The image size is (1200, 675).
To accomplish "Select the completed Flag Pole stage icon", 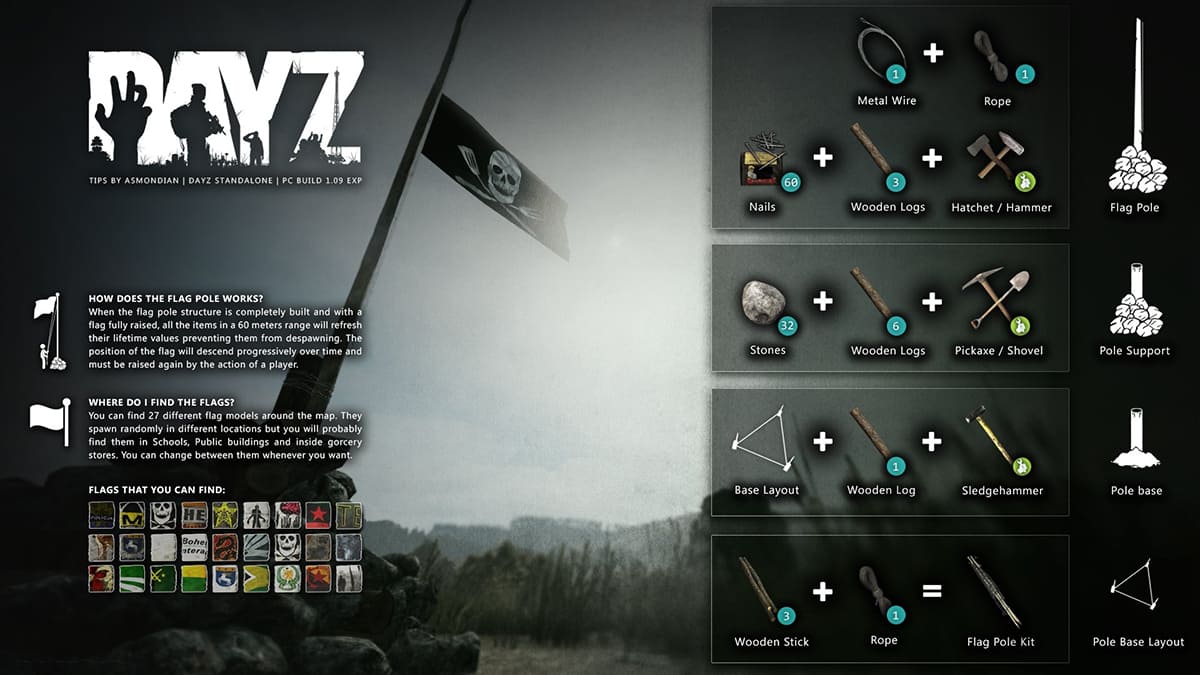I will [x=1135, y=110].
